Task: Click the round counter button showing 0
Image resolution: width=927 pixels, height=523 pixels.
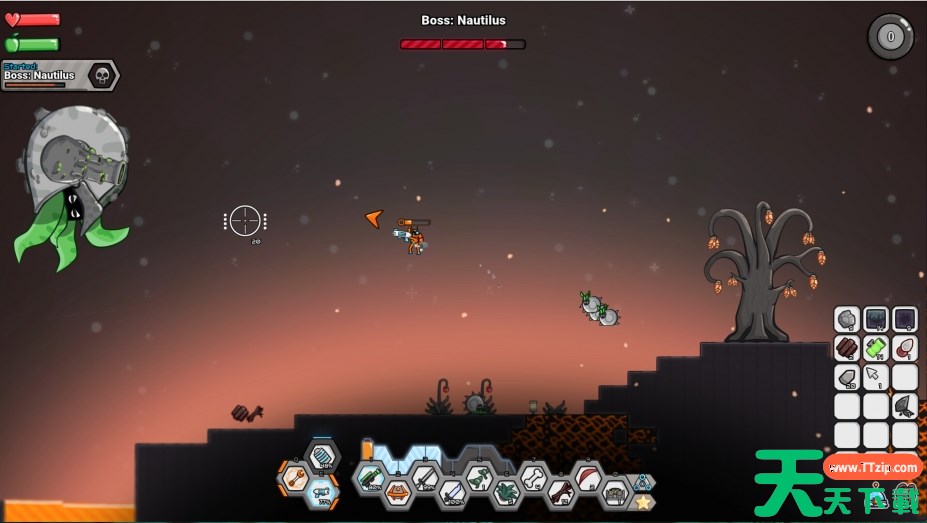Action: click(x=890, y=37)
